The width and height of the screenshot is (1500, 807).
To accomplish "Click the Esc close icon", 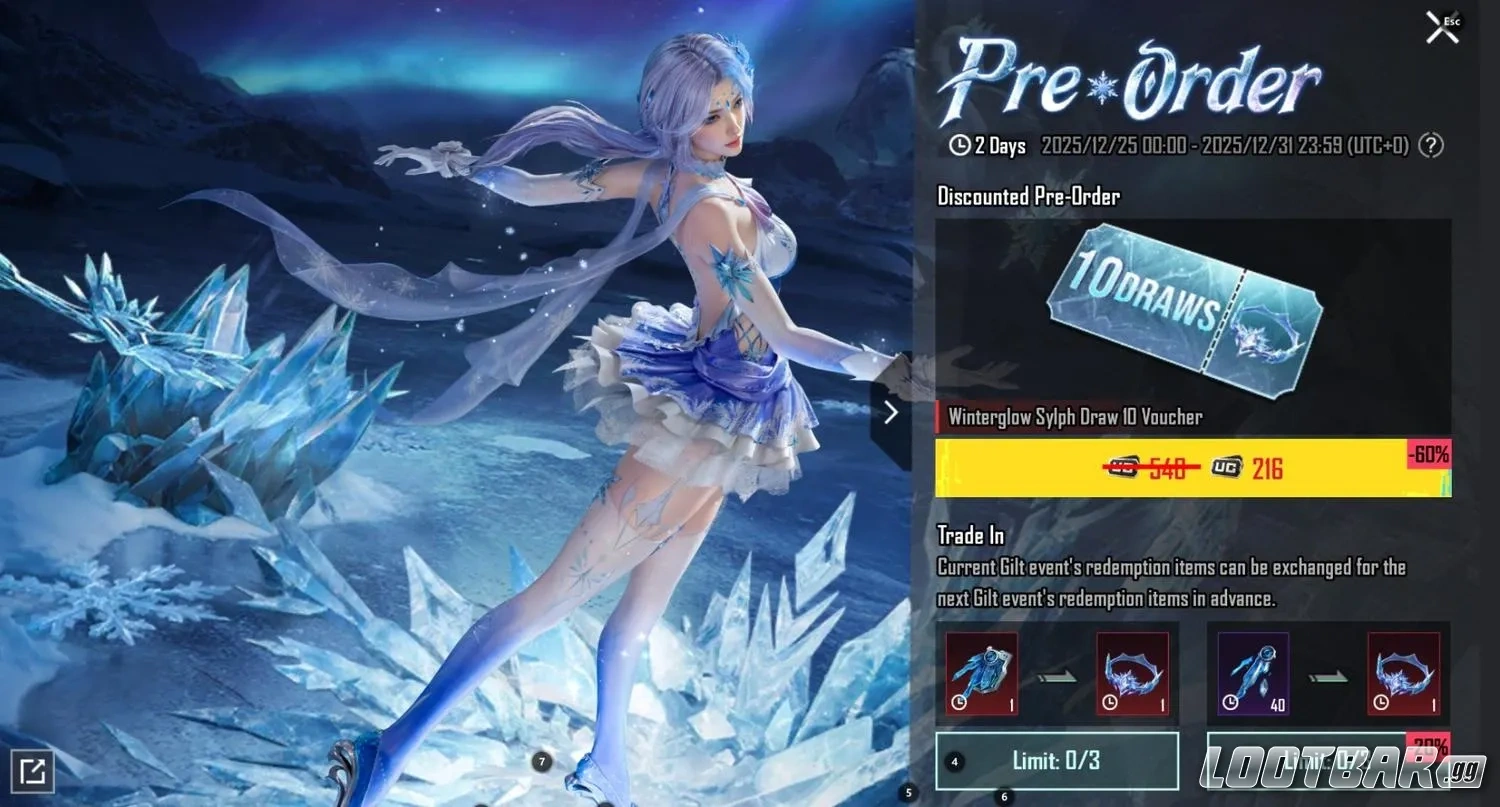I will tap(1440, 26).
